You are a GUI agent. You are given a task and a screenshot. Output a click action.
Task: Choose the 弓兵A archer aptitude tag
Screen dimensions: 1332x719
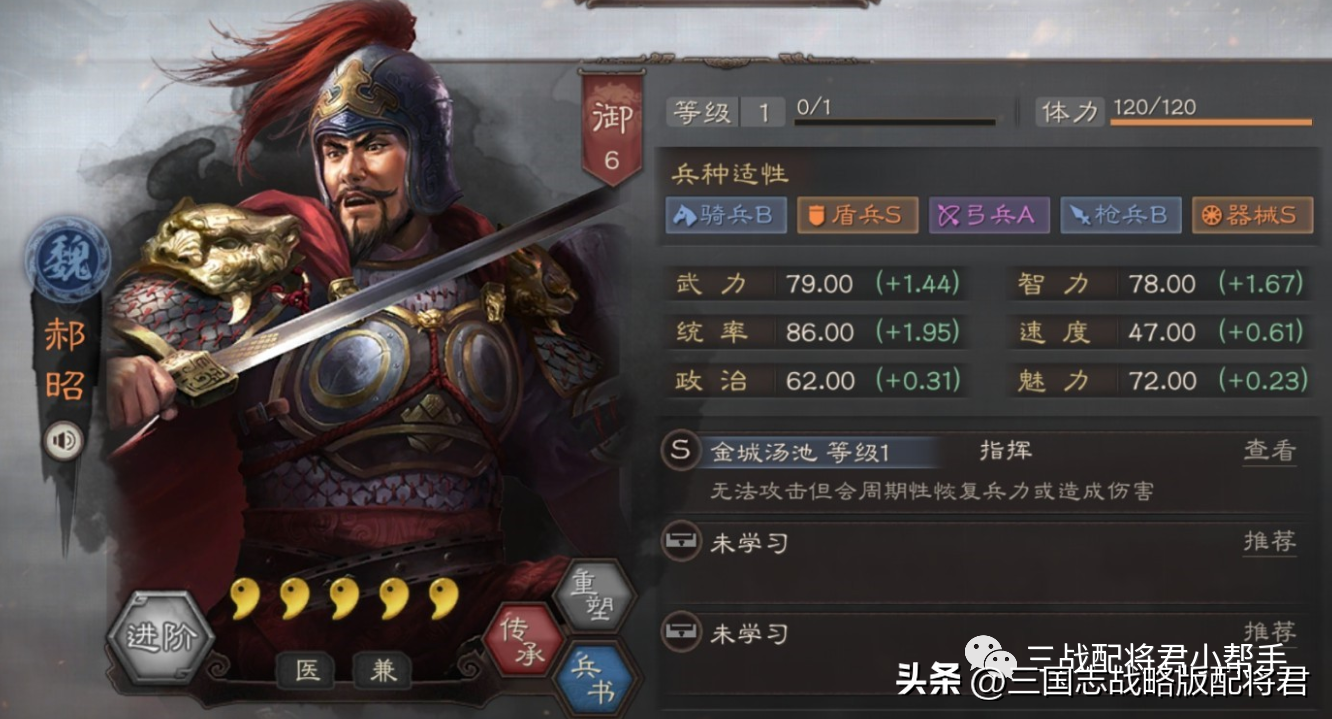989,215
